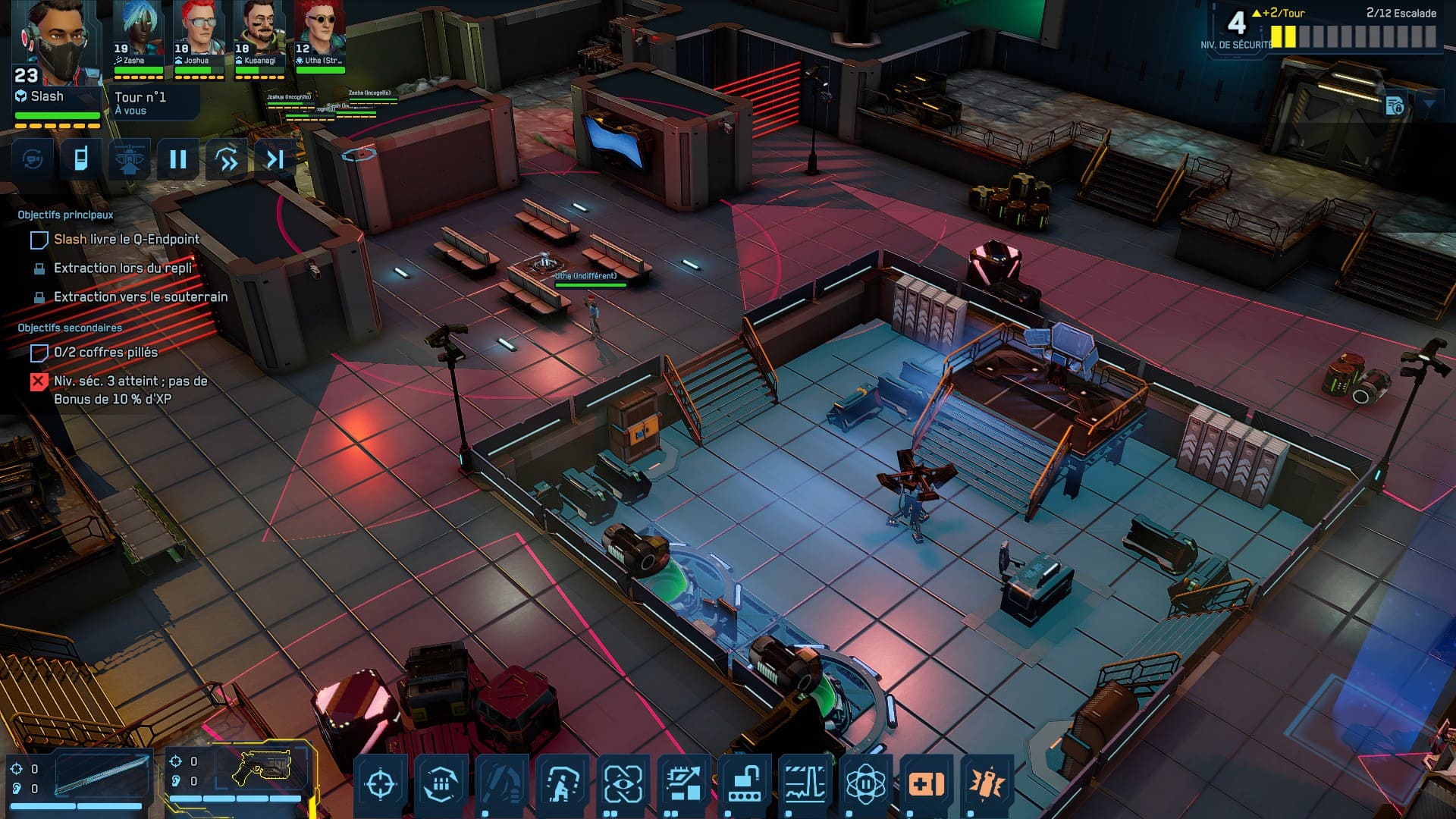Screen dimensions: 1456x819
Task: Pause with the pause button
Action: point(178,158)
